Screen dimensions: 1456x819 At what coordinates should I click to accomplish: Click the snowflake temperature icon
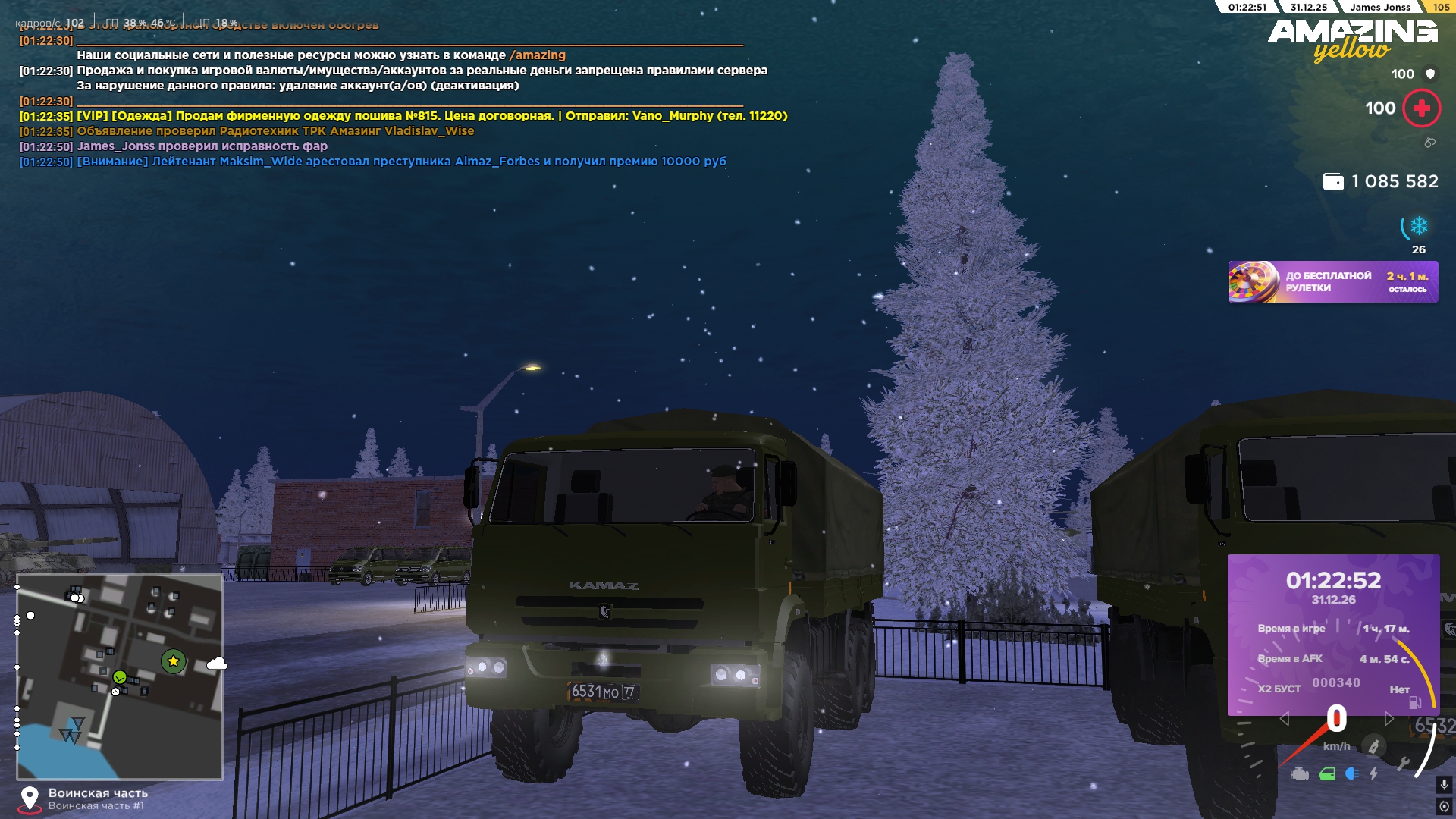1419,226
